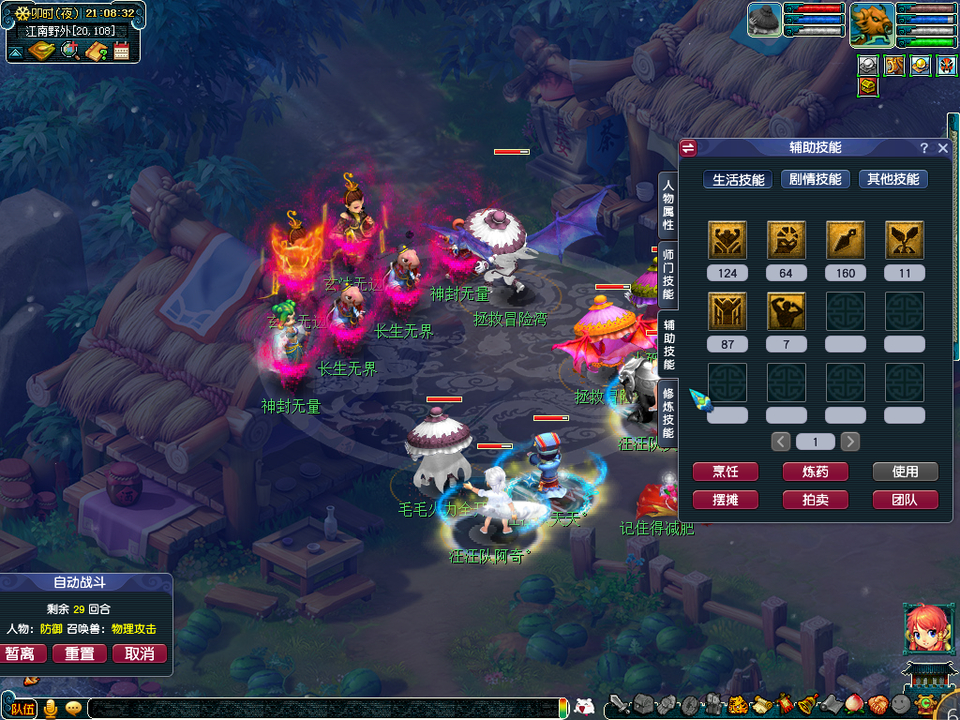Image resolution: width=960 pixels, height=720 pixels.
Task: Switch chat channel with the 队伍 button
Action: point(22,709)
